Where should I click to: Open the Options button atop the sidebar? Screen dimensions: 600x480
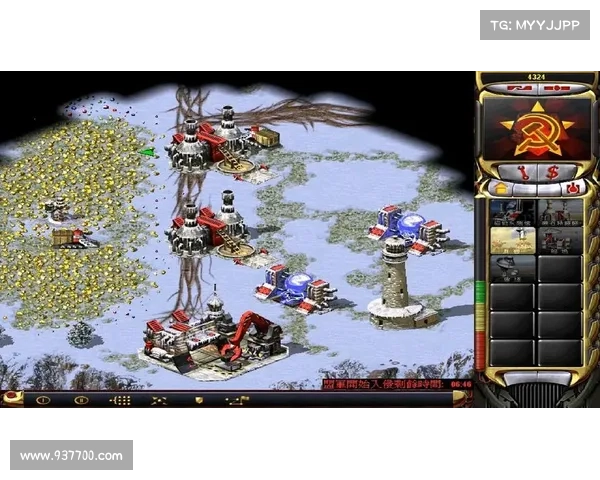(x=556, y=89)
